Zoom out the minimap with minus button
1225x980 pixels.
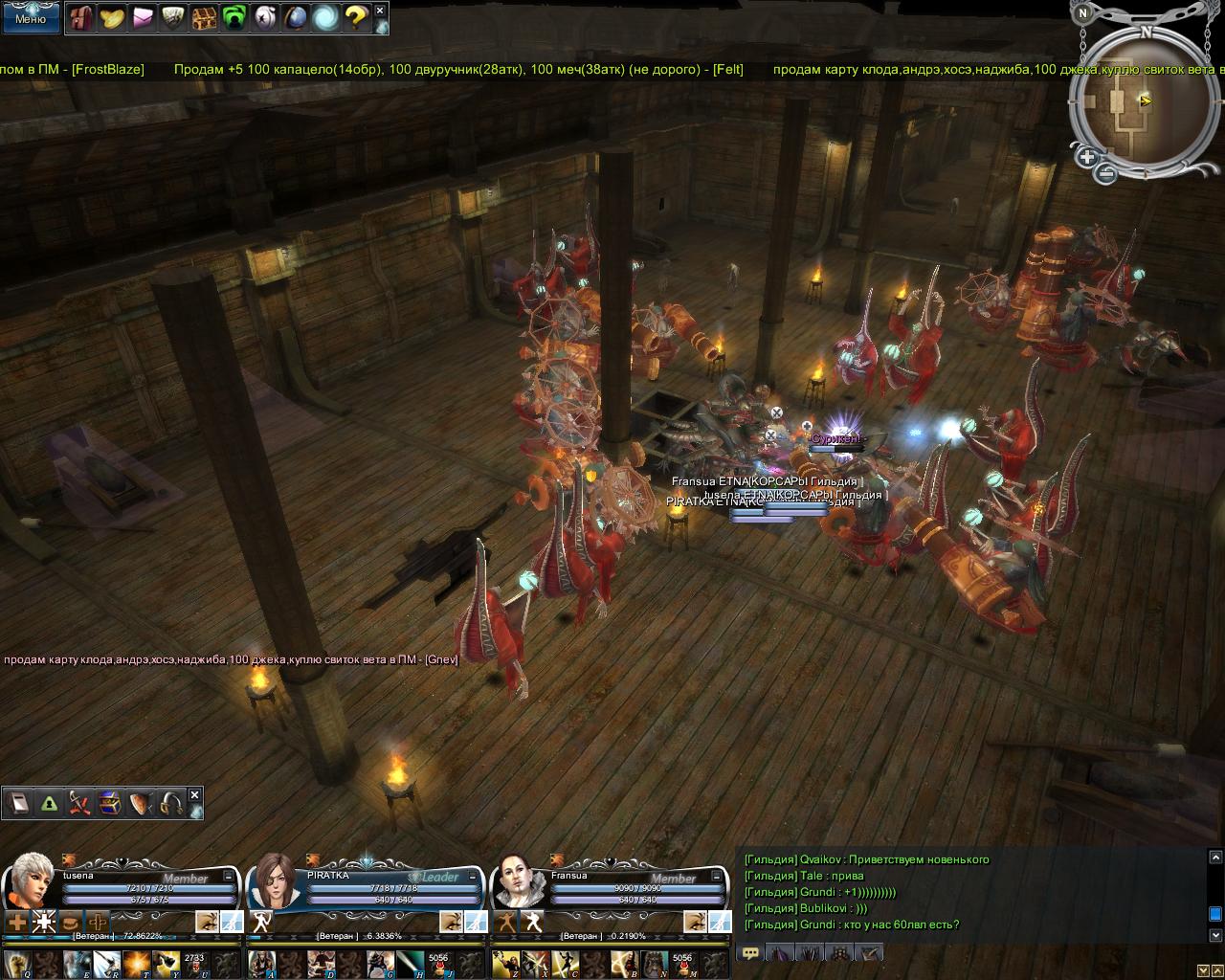pos(1105,173)
